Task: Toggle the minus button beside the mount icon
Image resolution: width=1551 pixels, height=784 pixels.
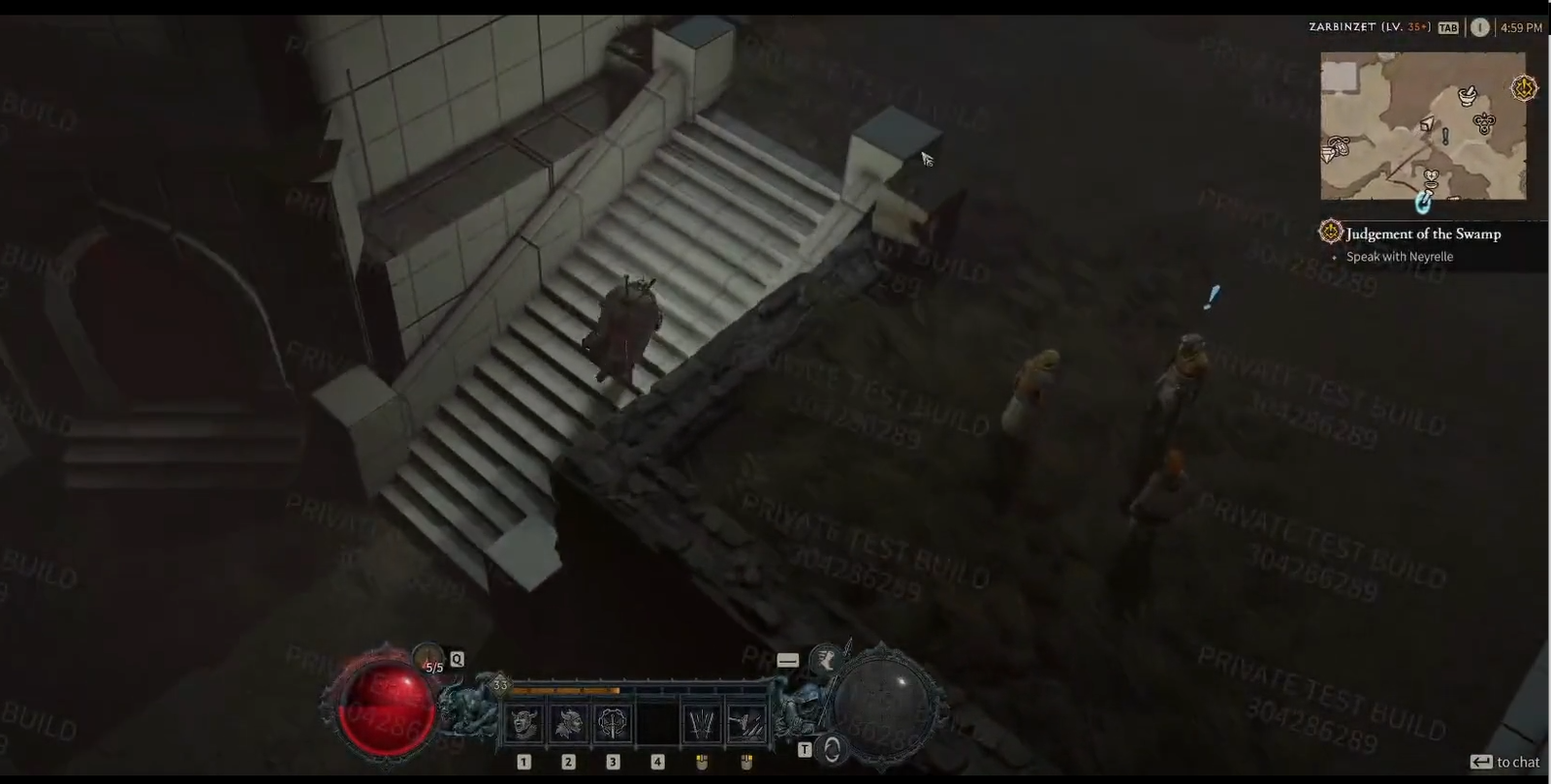Action: [x=787, y=661]
